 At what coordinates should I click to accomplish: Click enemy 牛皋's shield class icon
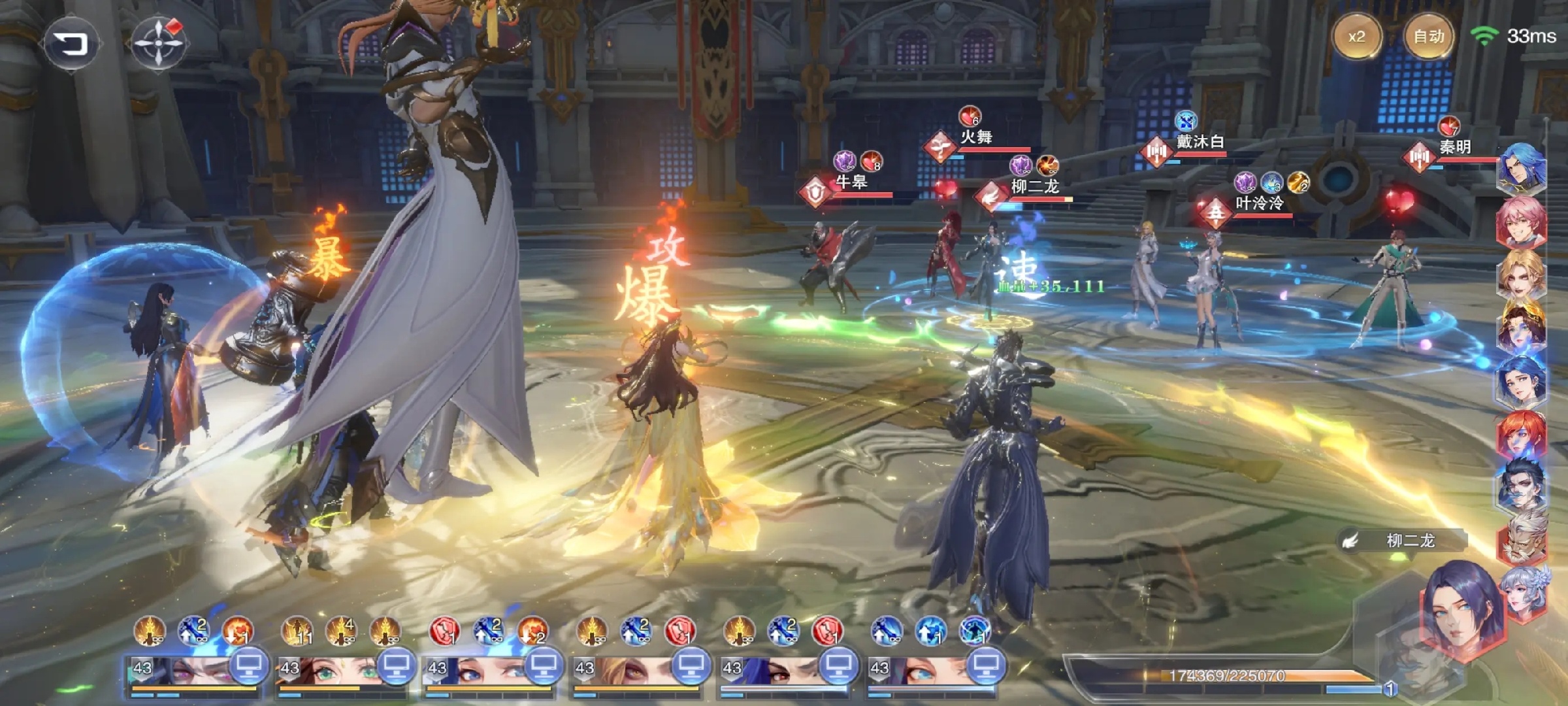[x=815, y=192]
